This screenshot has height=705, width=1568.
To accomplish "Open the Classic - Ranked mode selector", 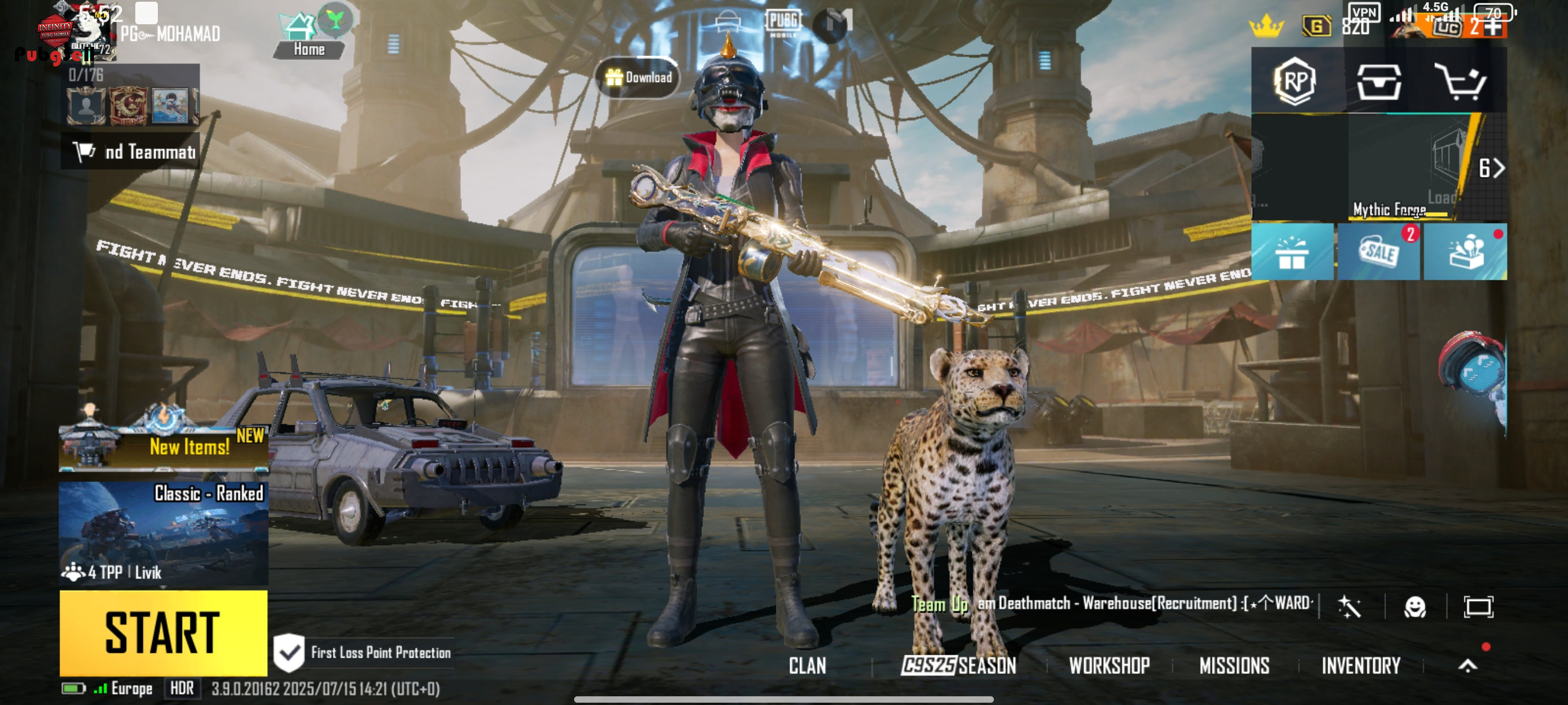I will coord(163,532).
